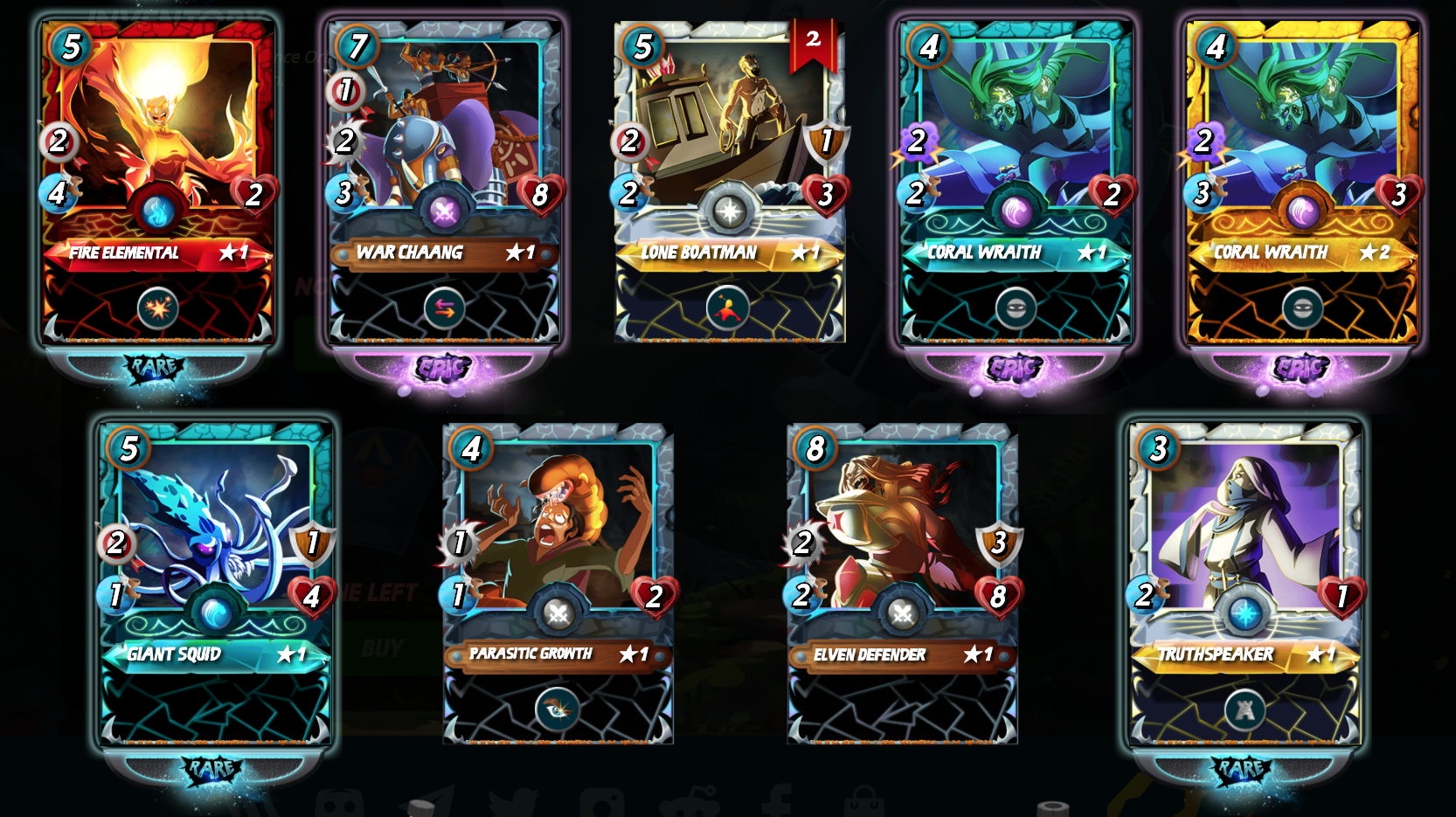Click Truthspeaker's tower ability icon

click(x=1245, y=710)
